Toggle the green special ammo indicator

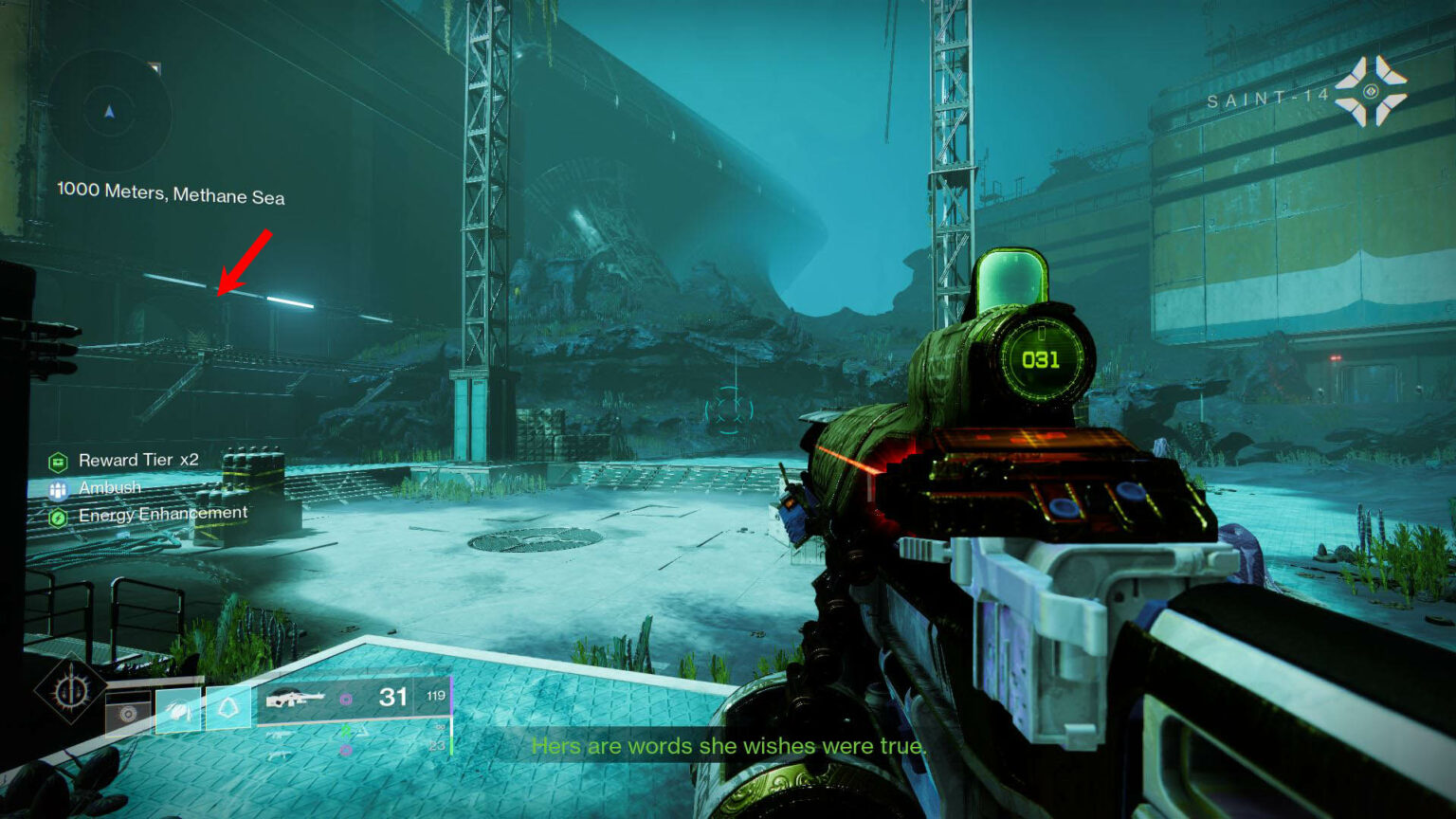coord(346,729)
